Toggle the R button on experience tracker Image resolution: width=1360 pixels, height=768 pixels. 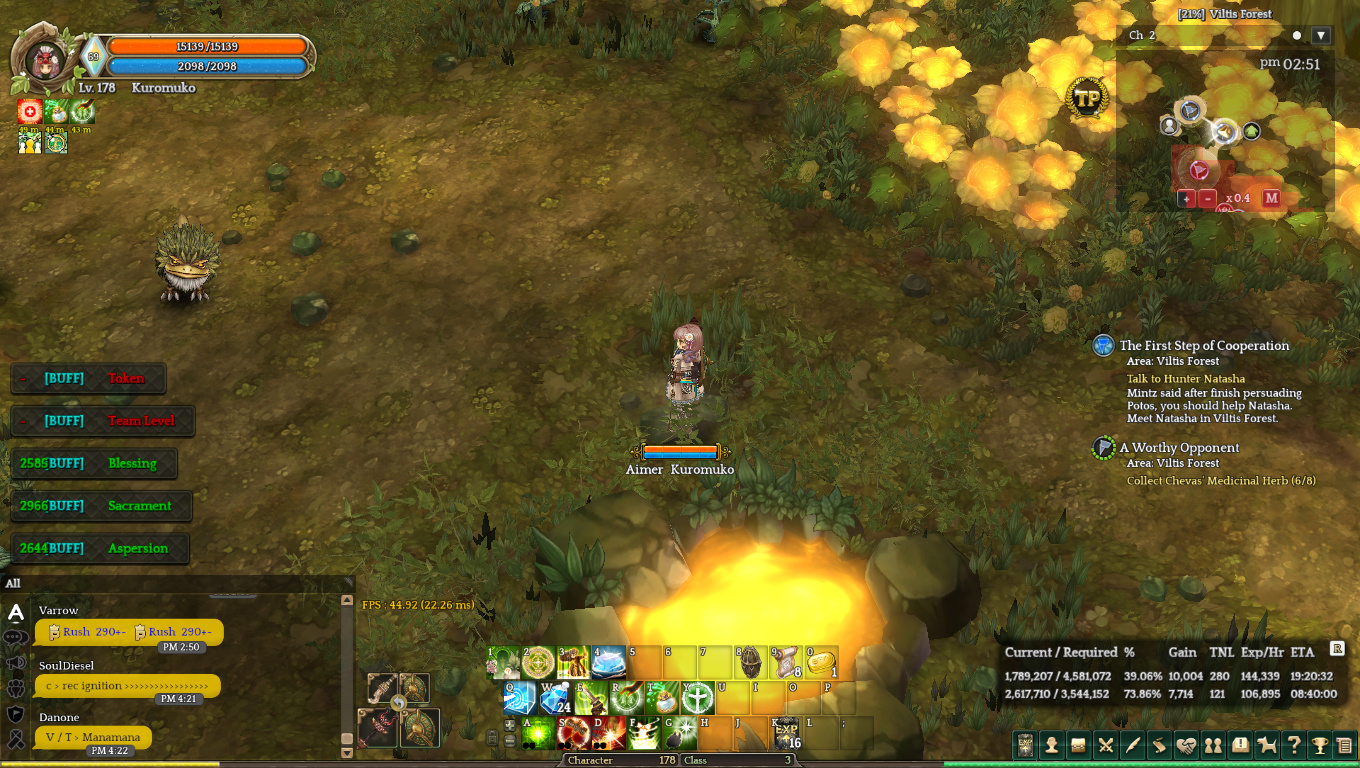pos(1337,648)
